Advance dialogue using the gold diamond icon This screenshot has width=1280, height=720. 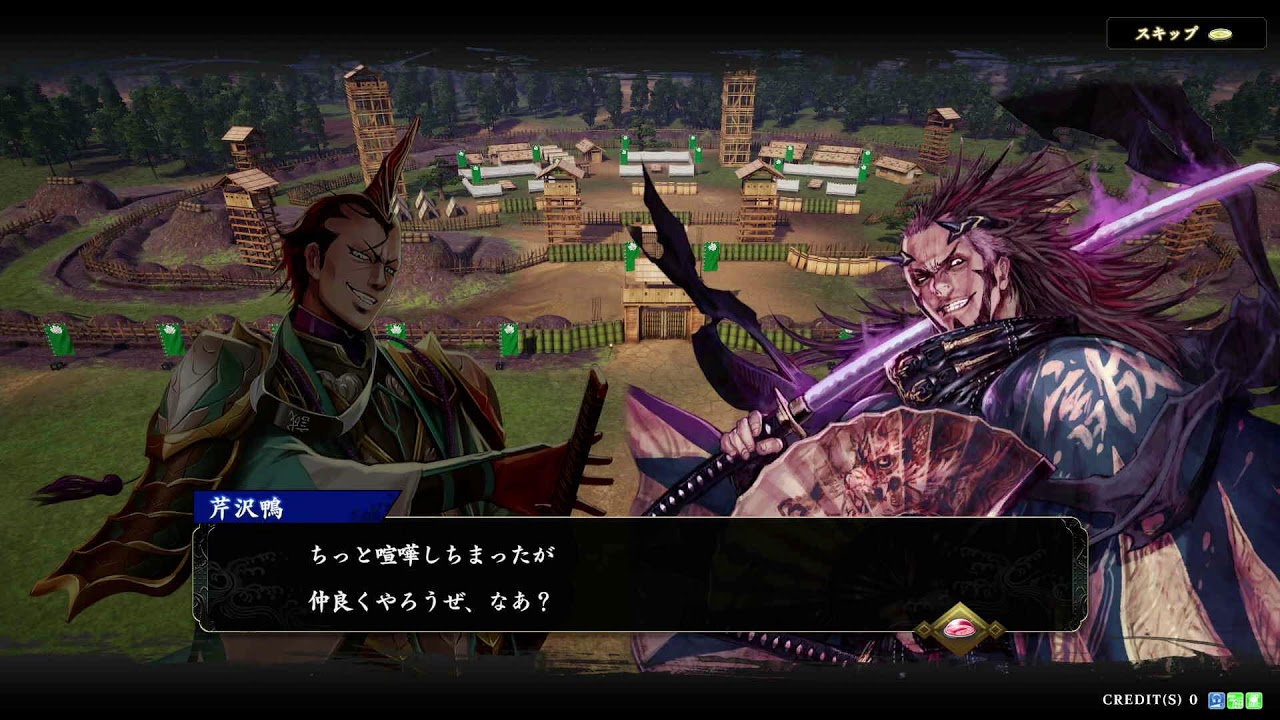click(x=960, y=628)
